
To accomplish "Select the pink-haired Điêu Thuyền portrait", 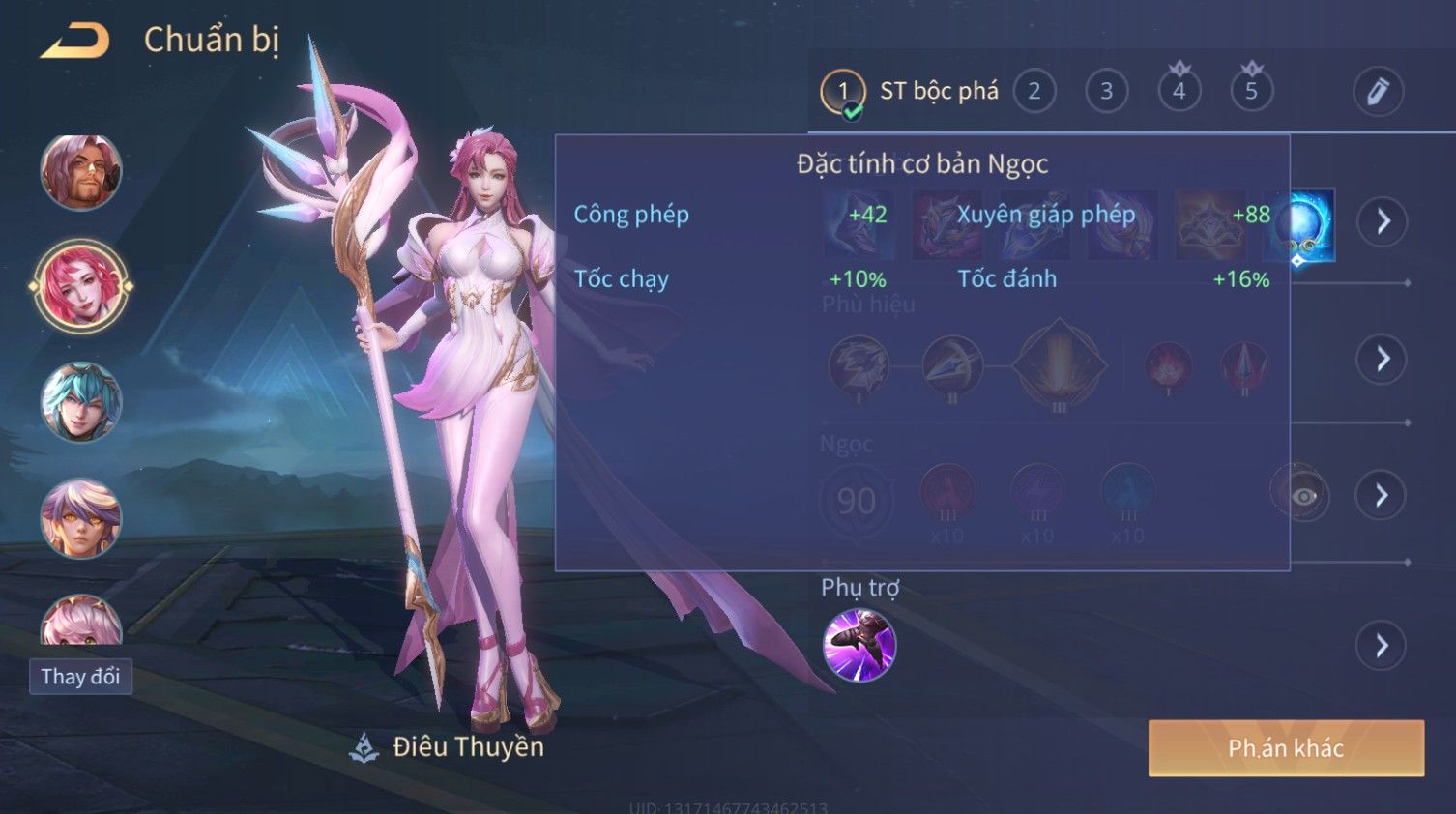I will coord(81,287).
